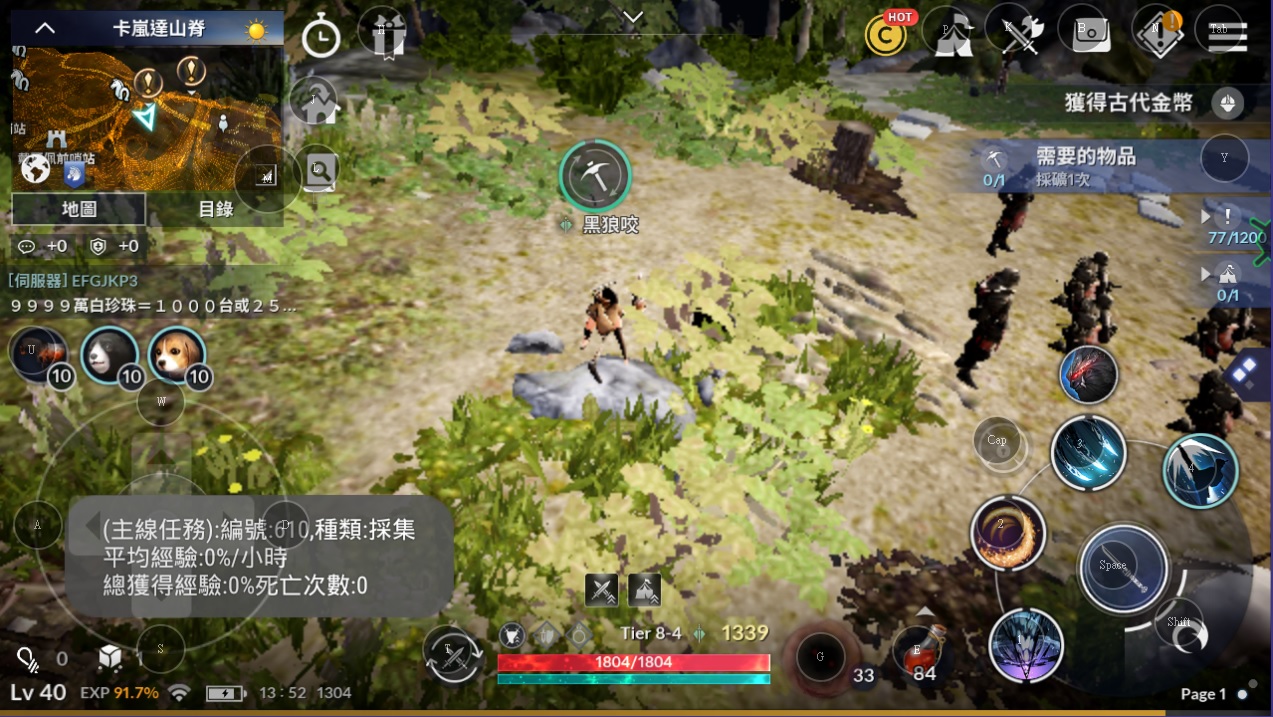Image resolution: width=1273 pixels, height=717 pixels.
Task: Activate the golden swirl skill
Action: pyautogui.click(x=1007, y=533)
